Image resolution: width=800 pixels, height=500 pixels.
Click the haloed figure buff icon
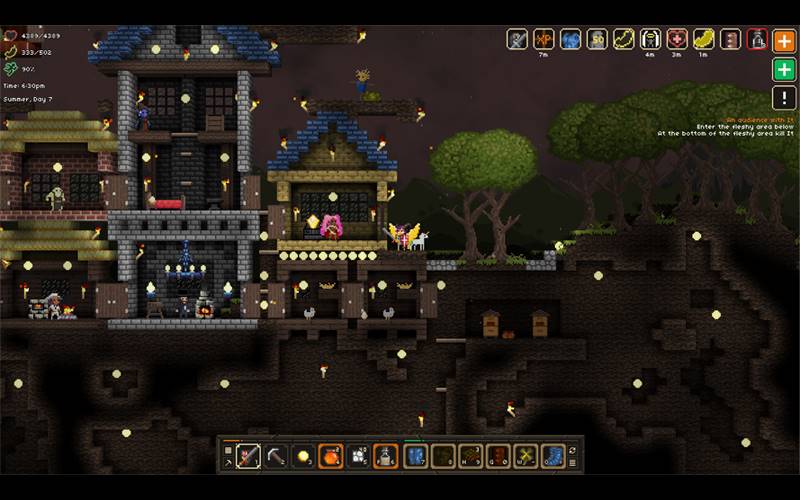pyautogui.click(x=650, y=40)
